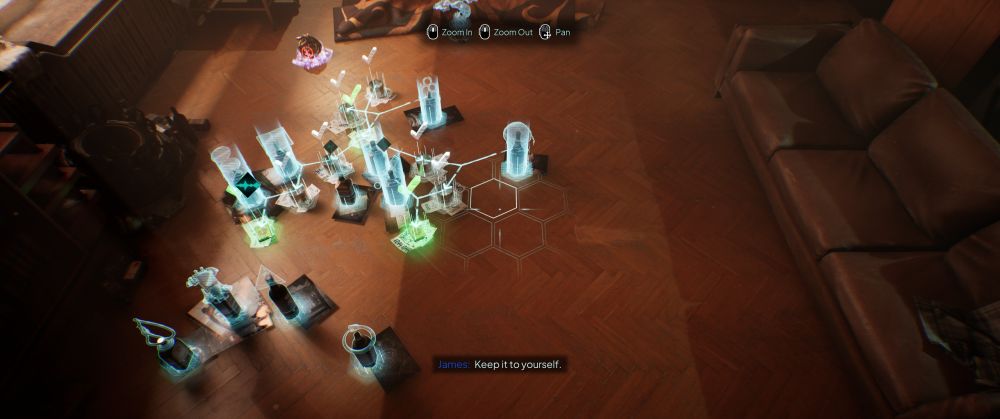Pick the coffee mug evidence piece
This screenshot has height=419, width=1000.
[362, 345]
